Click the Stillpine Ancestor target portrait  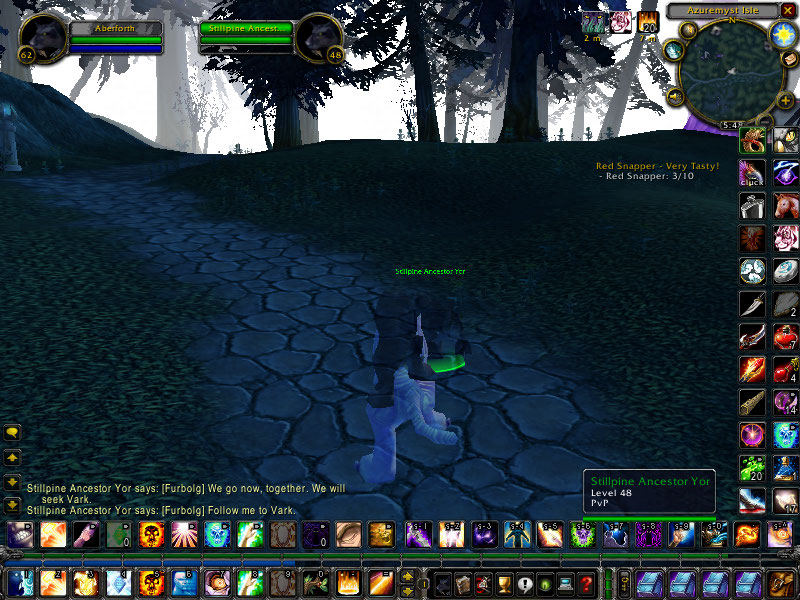point(320,37)
